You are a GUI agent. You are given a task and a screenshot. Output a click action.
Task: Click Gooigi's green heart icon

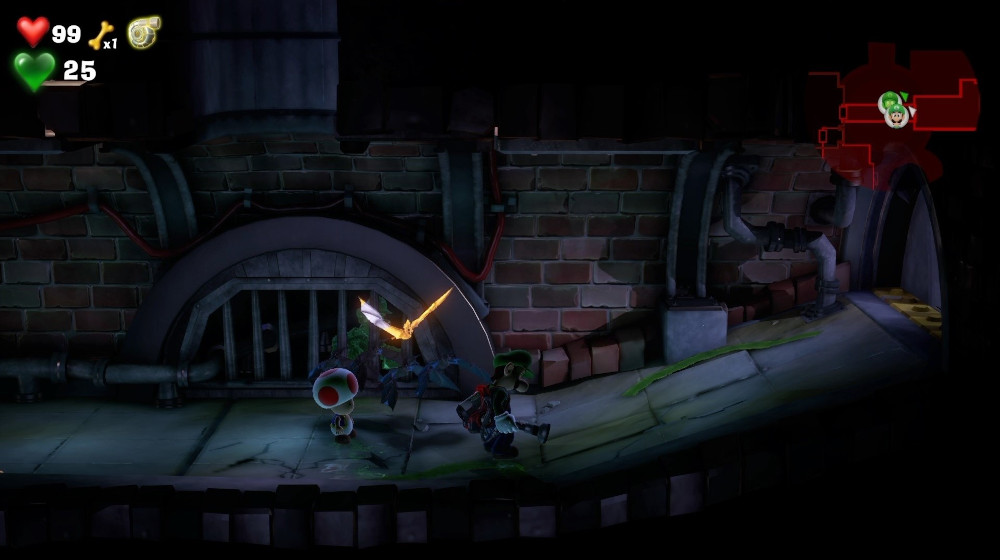point(34,70)
